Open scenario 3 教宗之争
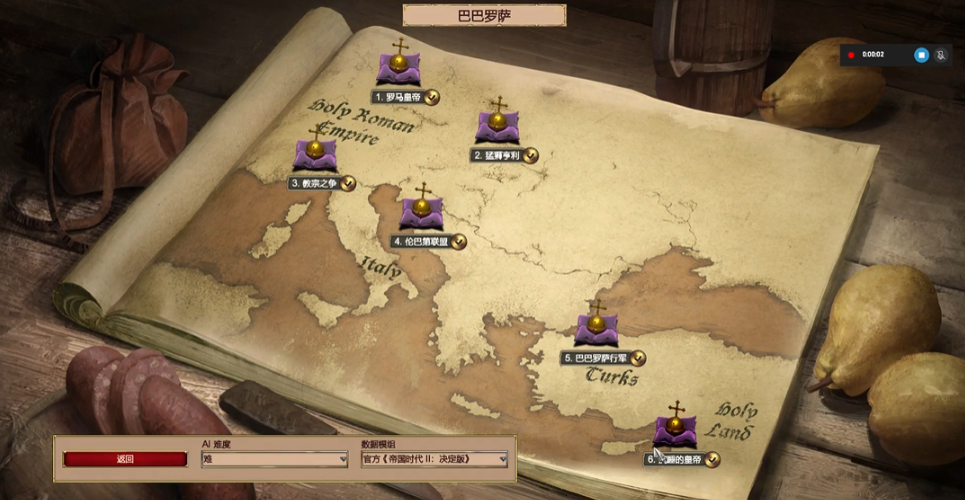The height and width of the screenshot is (500, 965). click(x=315, y=156)
